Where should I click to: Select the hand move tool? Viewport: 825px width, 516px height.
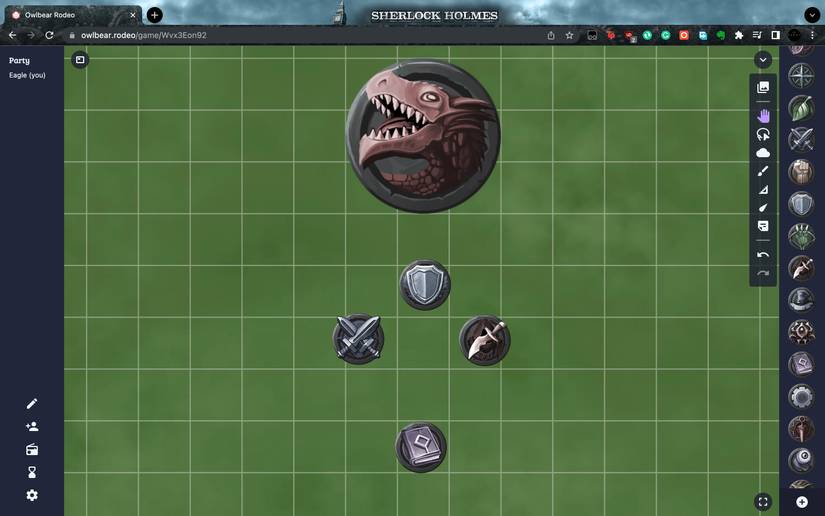pos(763,115)
